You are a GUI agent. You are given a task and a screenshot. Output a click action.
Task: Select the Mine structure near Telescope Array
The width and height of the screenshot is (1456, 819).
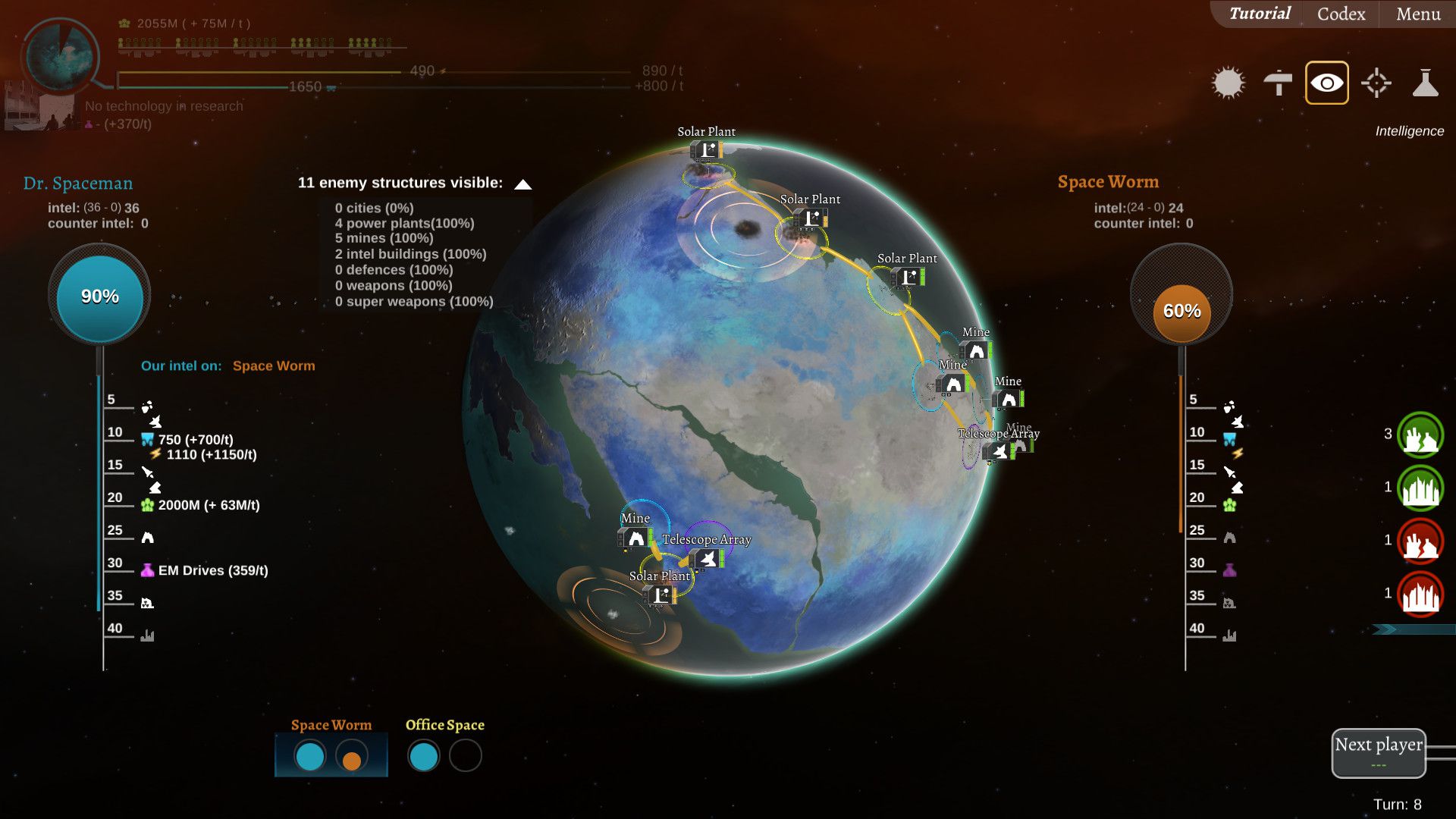tap(634, 538)
